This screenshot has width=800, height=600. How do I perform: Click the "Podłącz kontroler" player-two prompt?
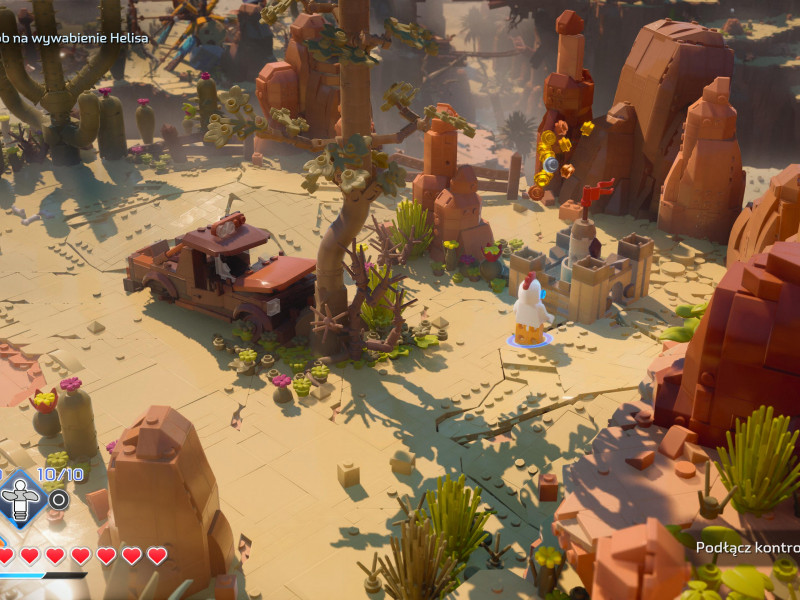[x=747, y=547]
